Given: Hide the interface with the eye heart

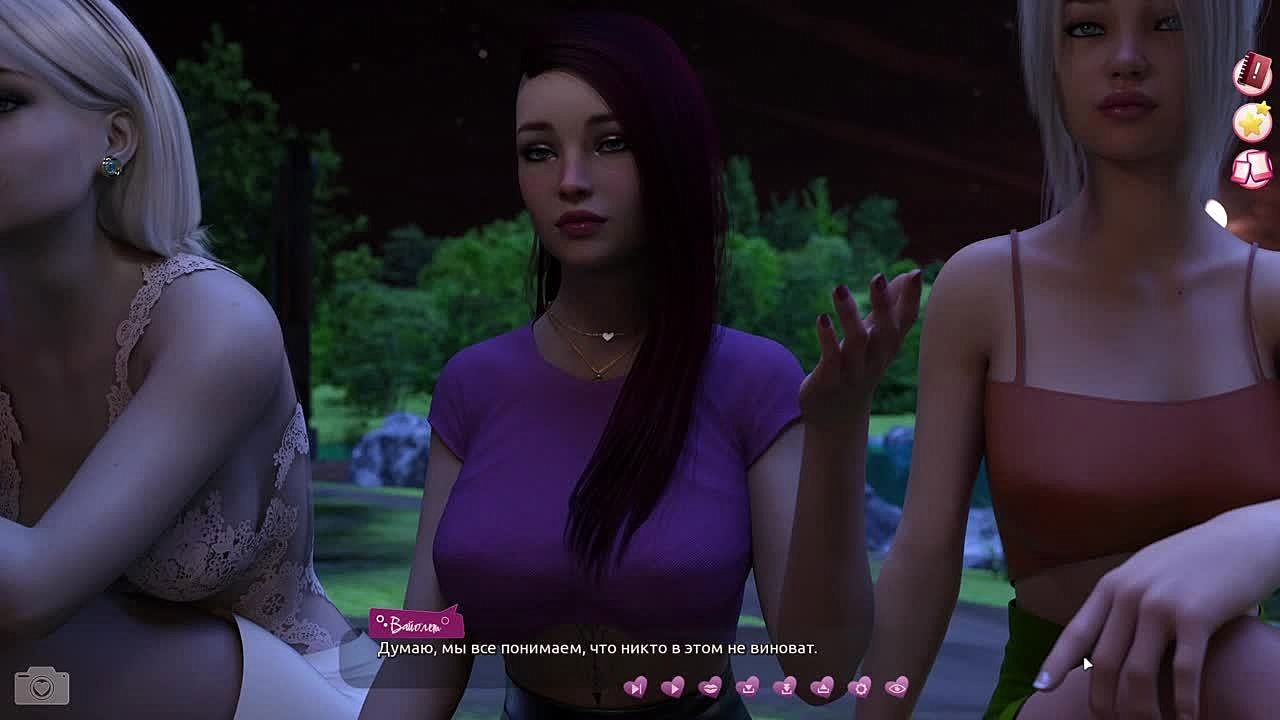Looking at the screenshot, I should click(x=897, y=687).
